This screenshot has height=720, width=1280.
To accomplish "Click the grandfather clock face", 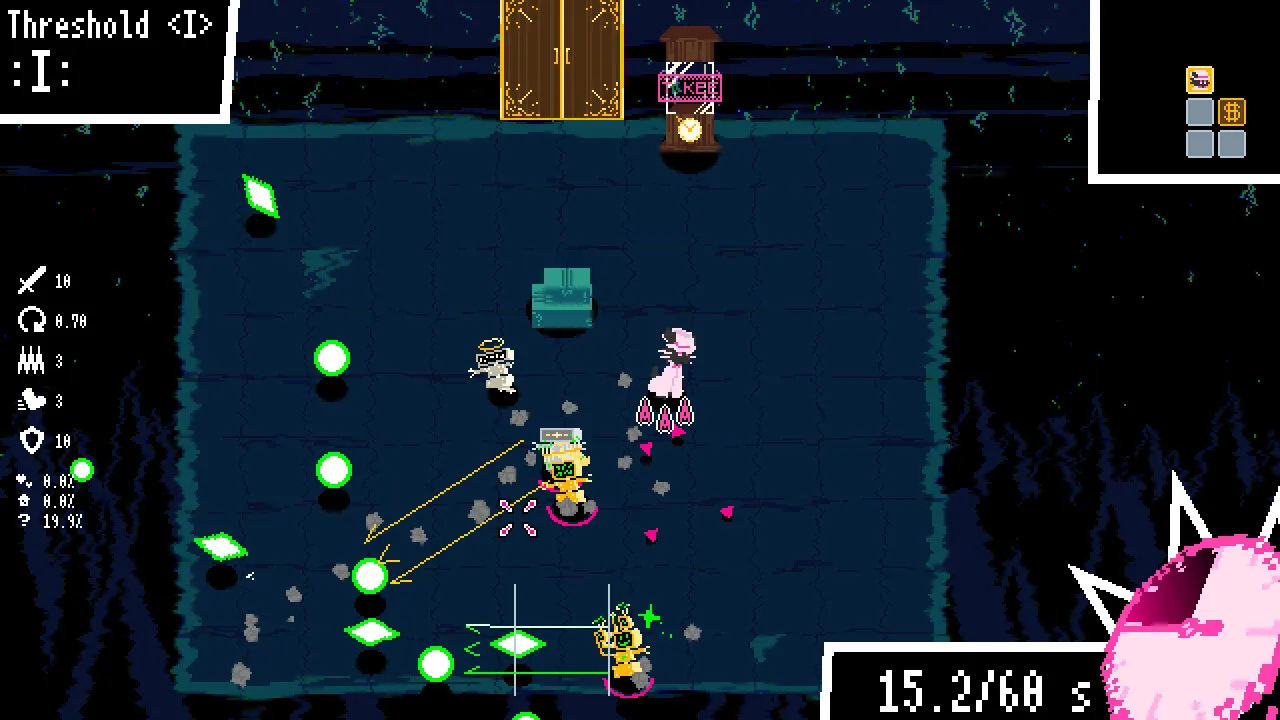I will [690, 128].
